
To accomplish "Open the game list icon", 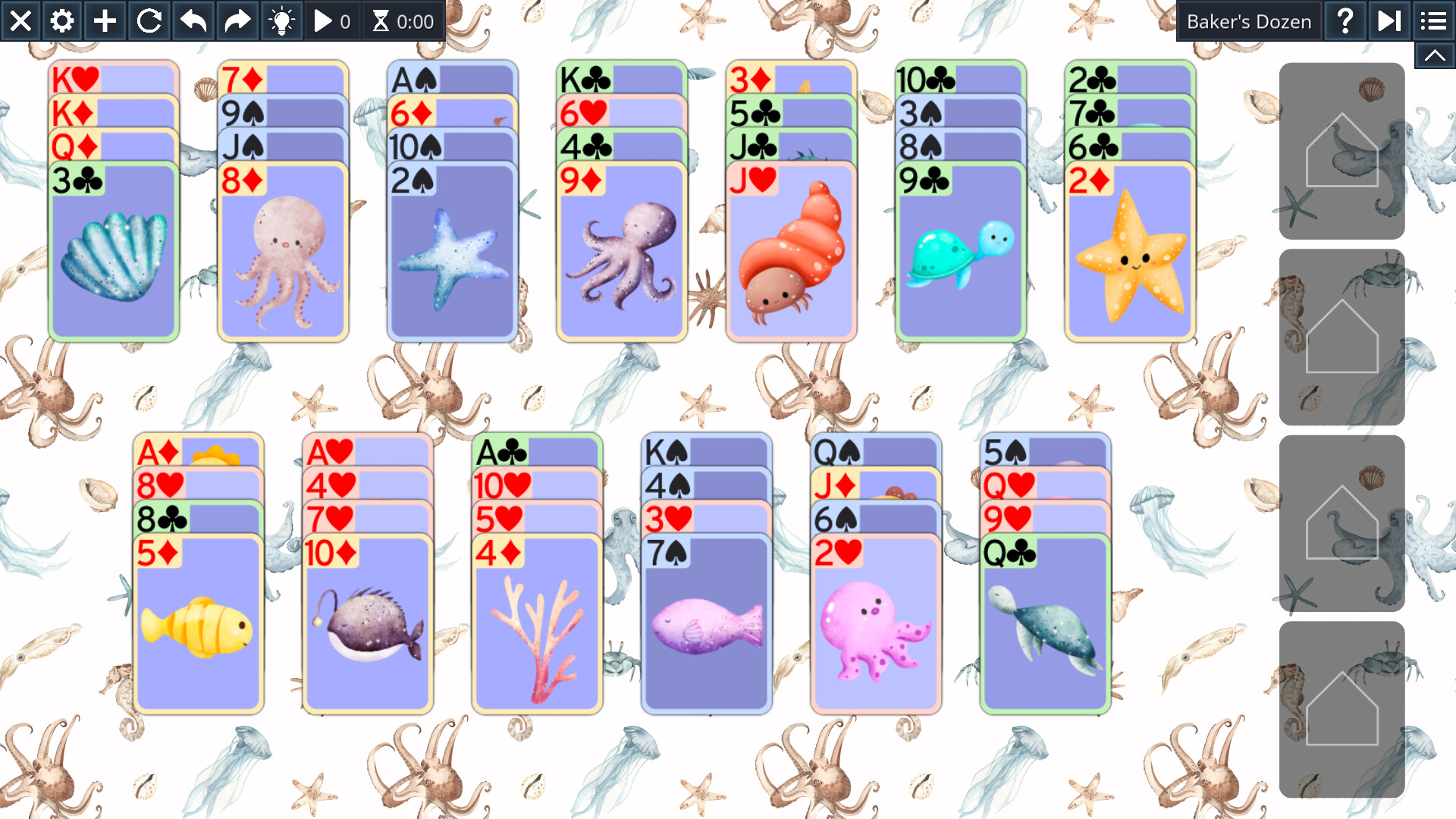I will (x=1432, y=20).
